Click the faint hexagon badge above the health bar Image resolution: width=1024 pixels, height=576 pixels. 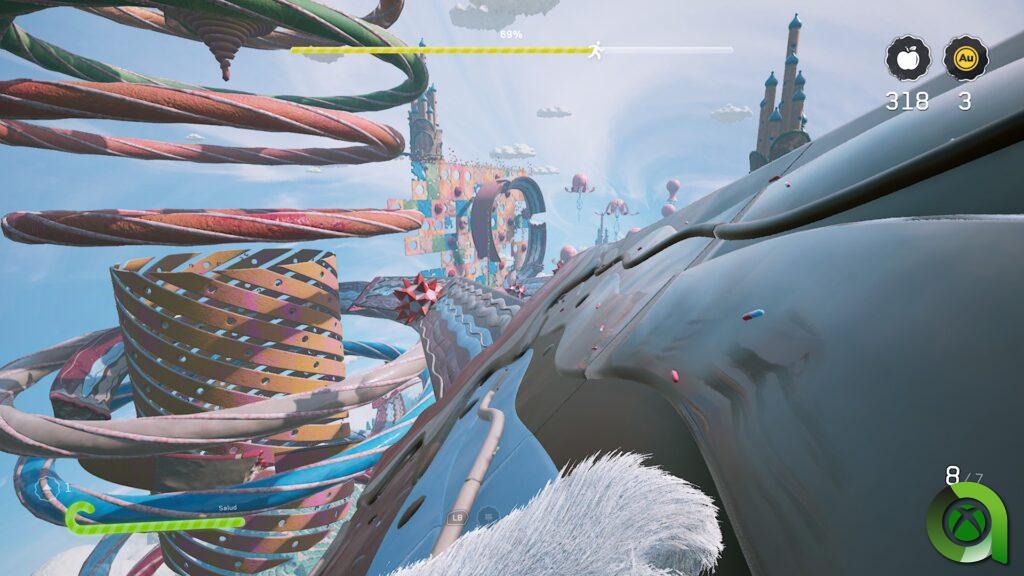pyautogui.click(x=47, y=489)
